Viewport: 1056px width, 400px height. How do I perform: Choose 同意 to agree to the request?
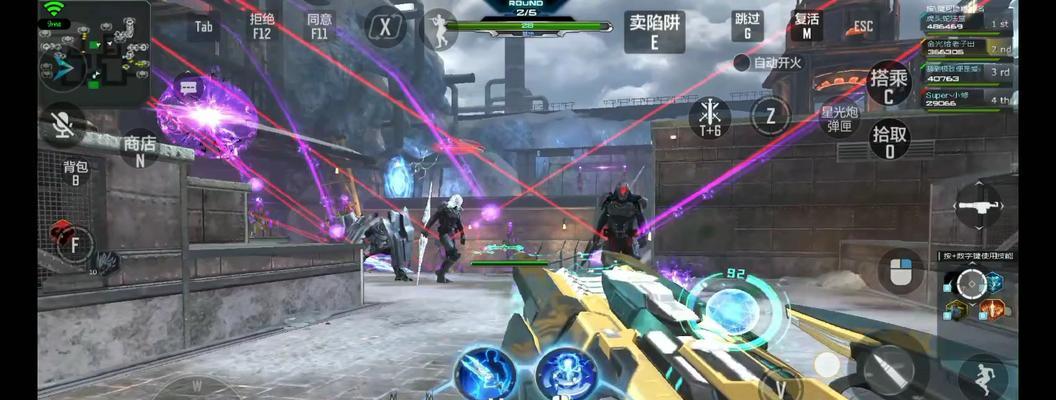pyautogui.click(x=319, y=26)
